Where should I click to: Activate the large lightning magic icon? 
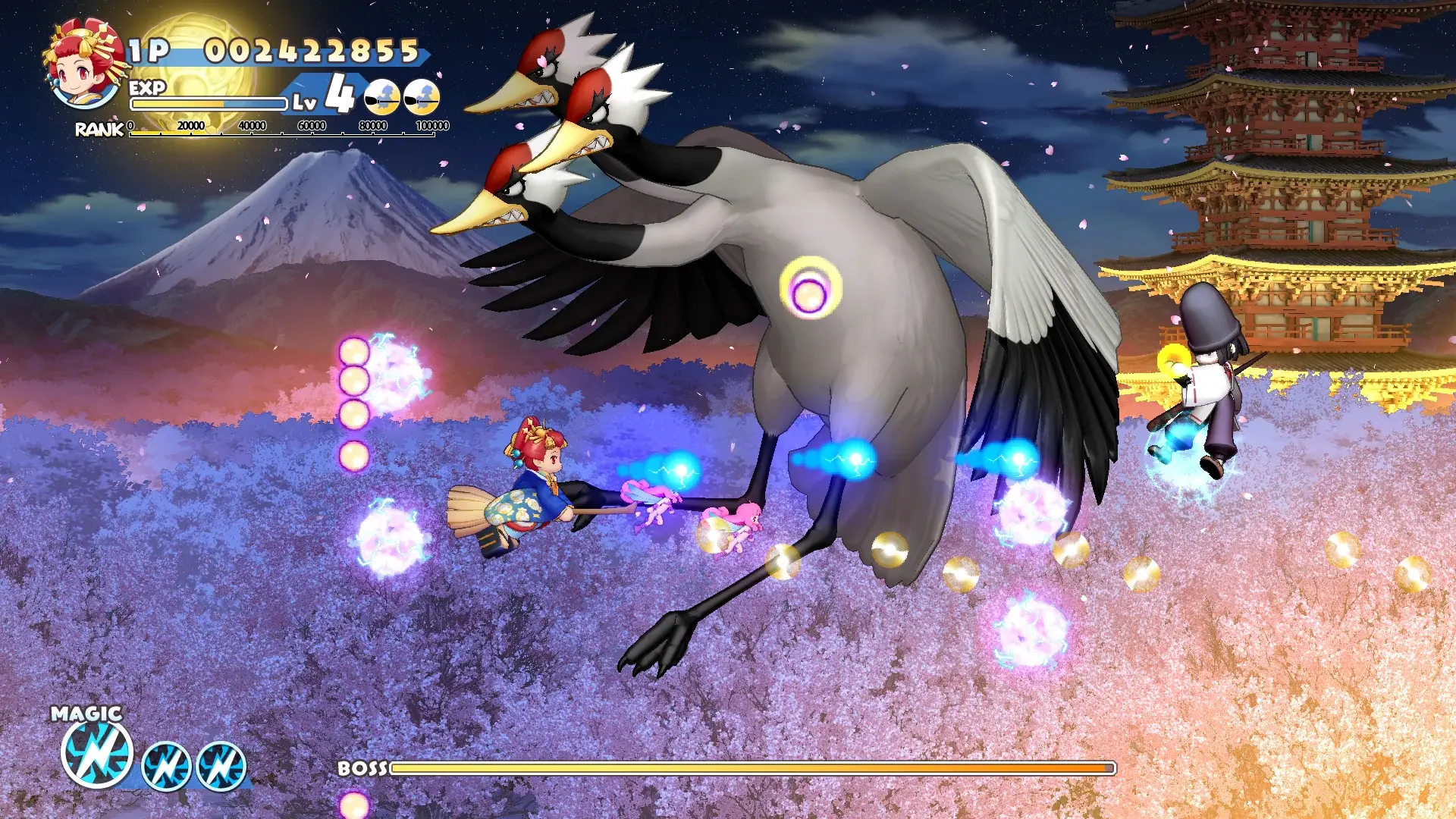97,753
